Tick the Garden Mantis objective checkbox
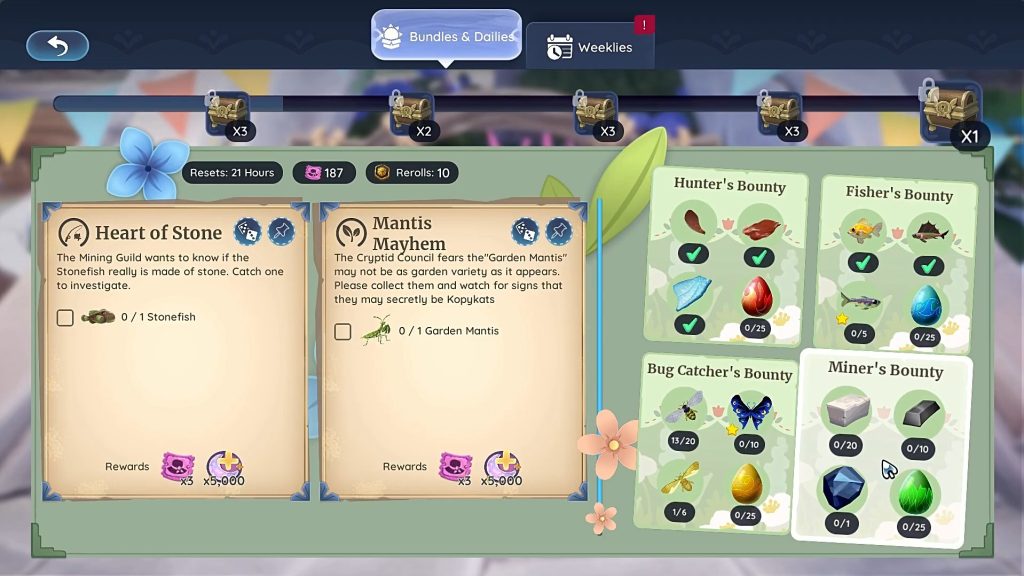The height and width of the screenshot is (576, 1024). point(343,331)
